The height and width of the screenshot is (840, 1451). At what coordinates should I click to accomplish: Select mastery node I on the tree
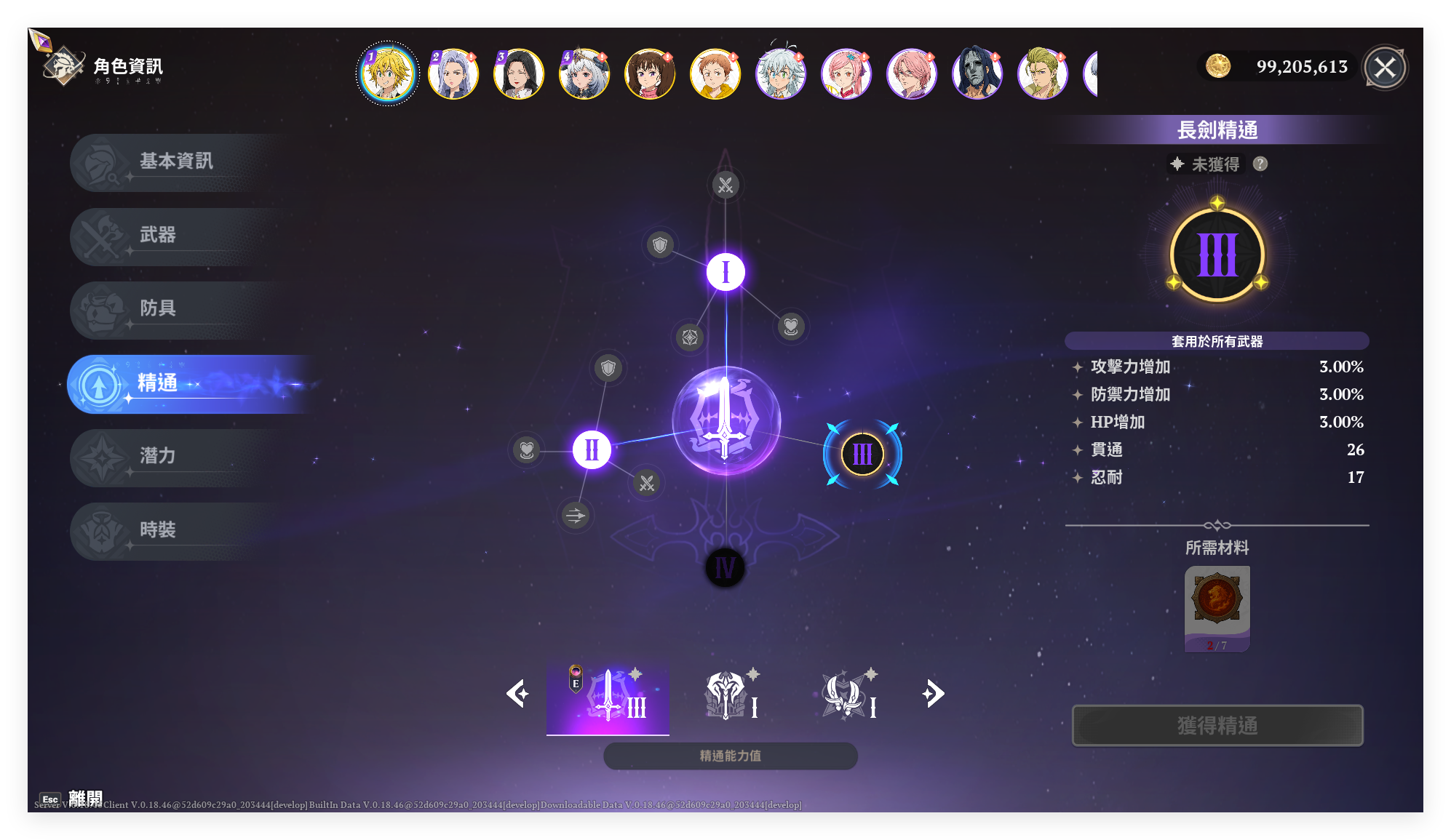(x=725, y=273)
